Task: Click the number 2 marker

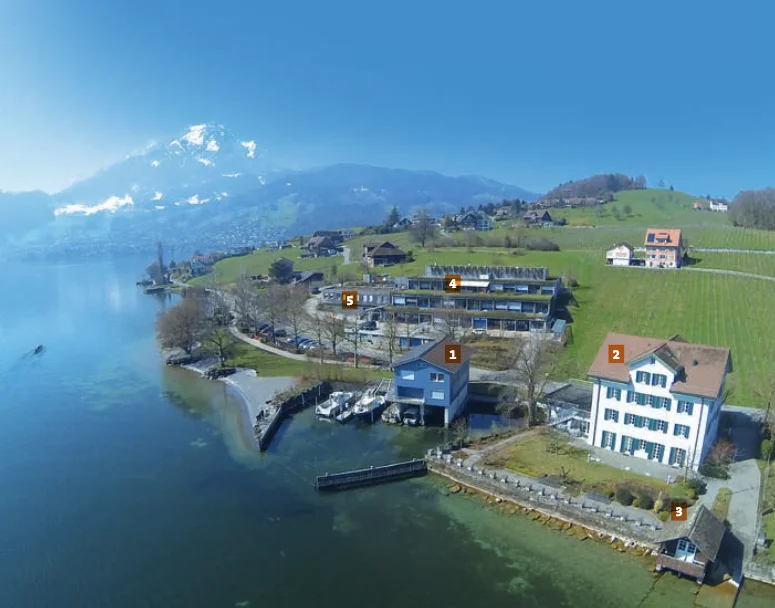Action: (x=616, y=353)
